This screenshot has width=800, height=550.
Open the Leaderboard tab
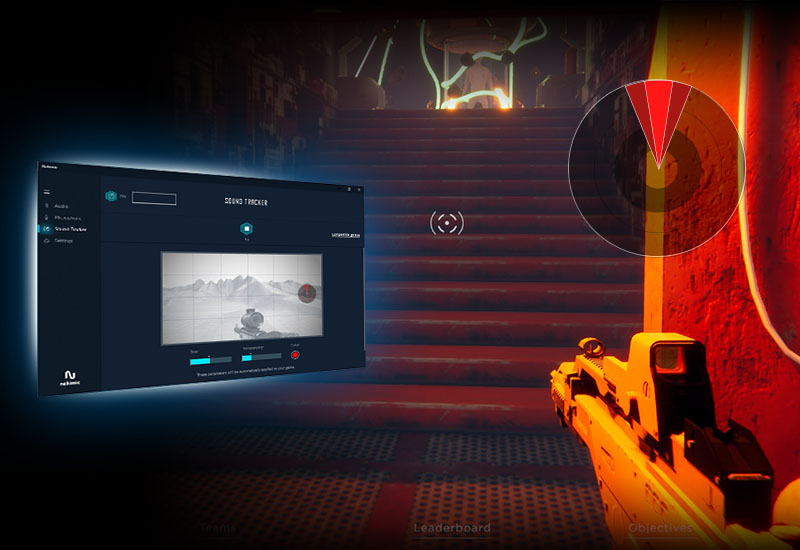tap(452, 527)
